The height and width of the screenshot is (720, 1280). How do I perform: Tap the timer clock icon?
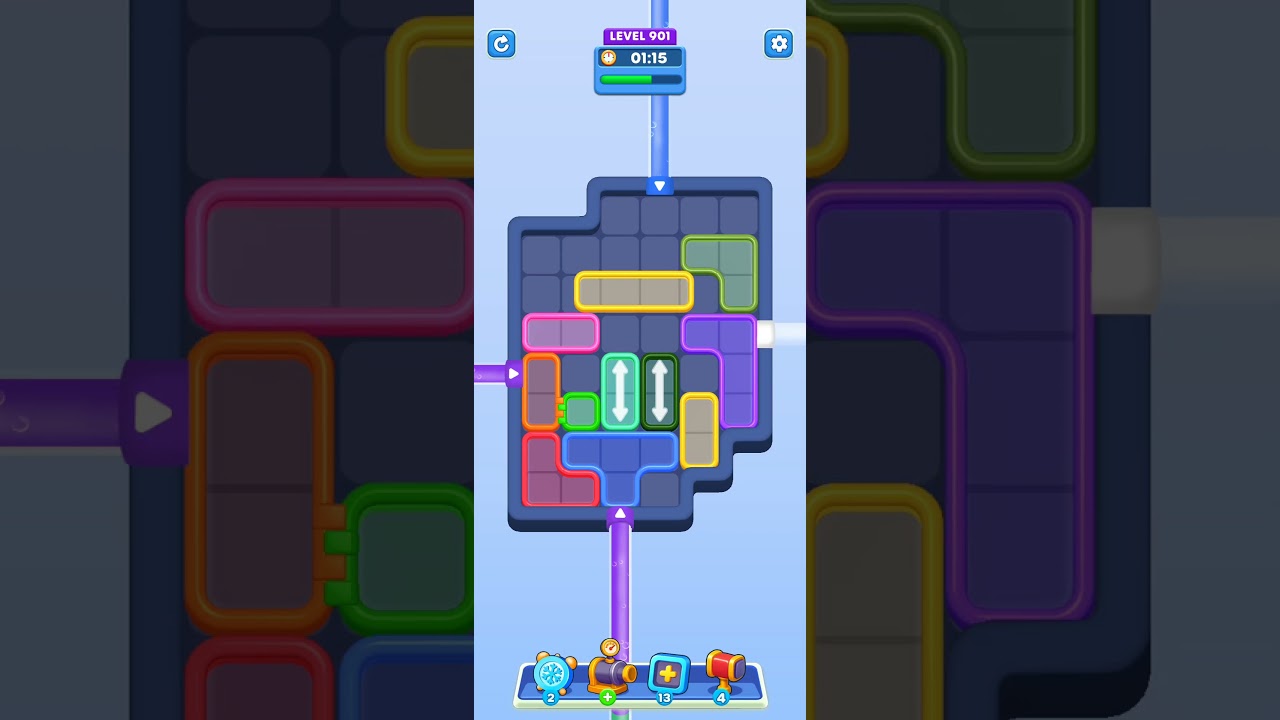click(608, 58)
